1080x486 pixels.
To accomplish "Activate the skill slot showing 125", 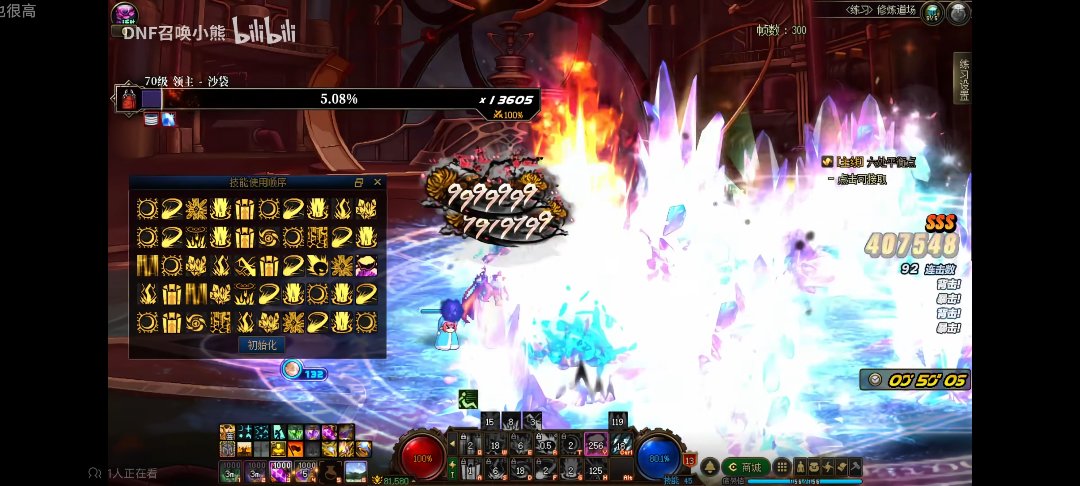I will tap(596, 470).
